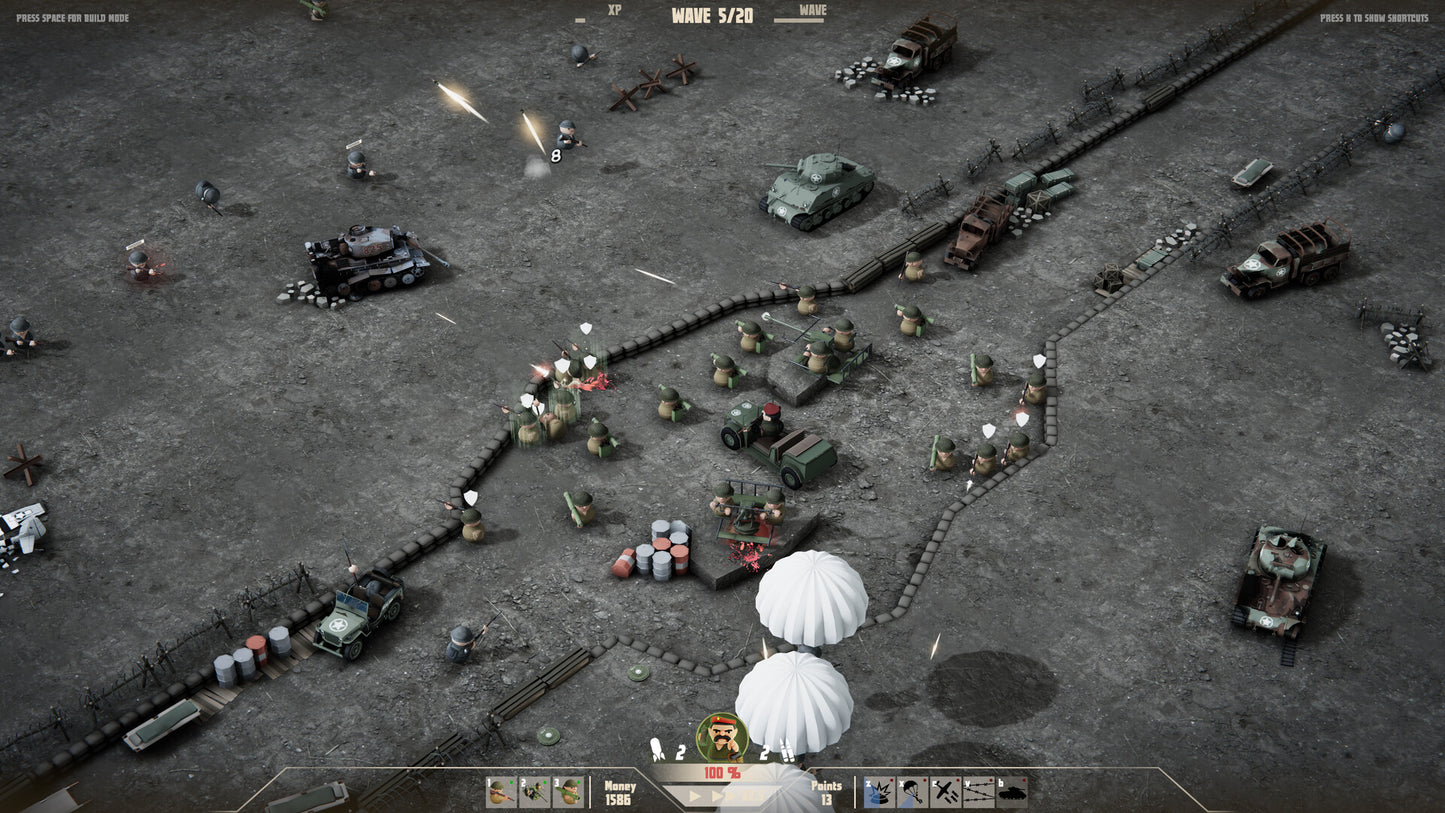Click the commander portrait
Viewport: 1445px width, 813px height.
point(721,737)
